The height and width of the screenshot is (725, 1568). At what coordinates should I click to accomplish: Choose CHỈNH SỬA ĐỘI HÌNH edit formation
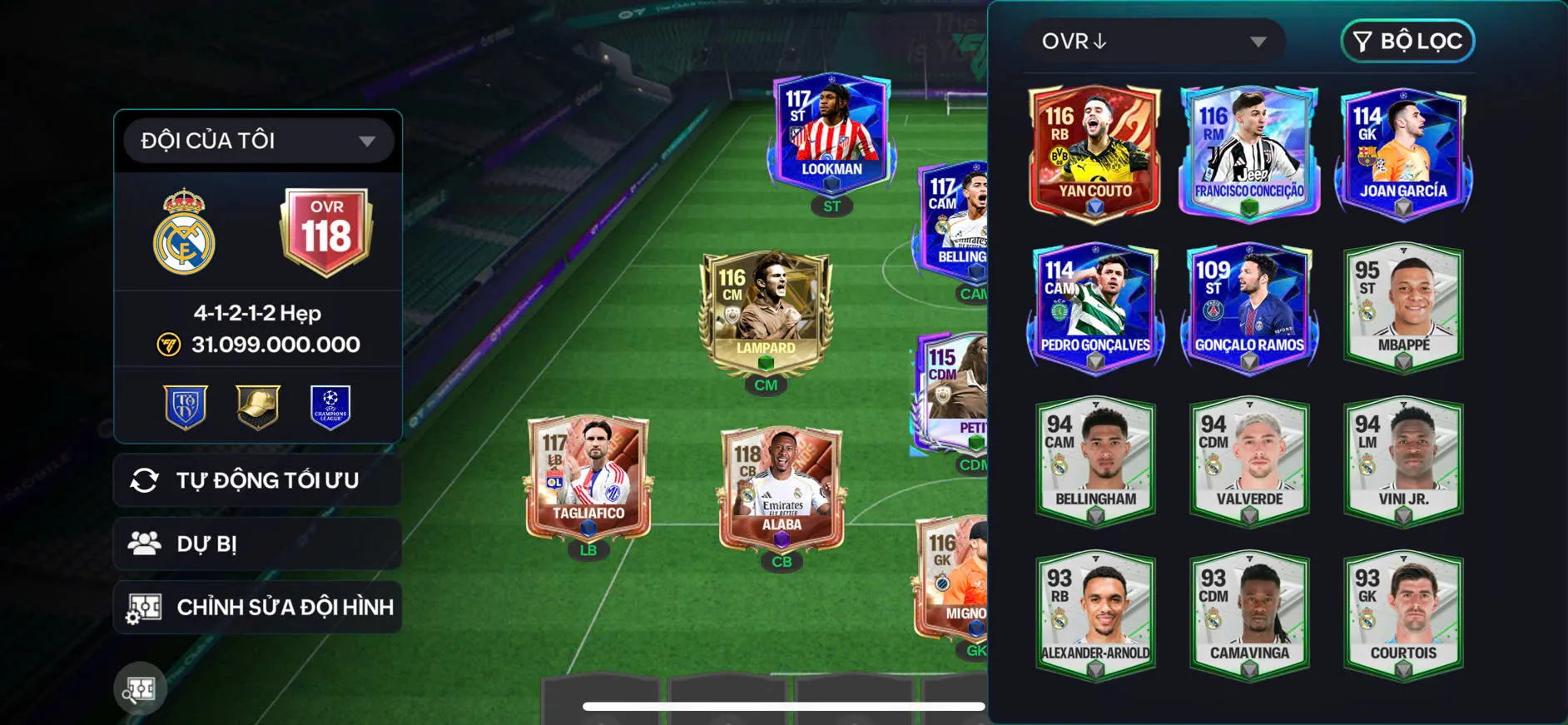coord(258,607)
